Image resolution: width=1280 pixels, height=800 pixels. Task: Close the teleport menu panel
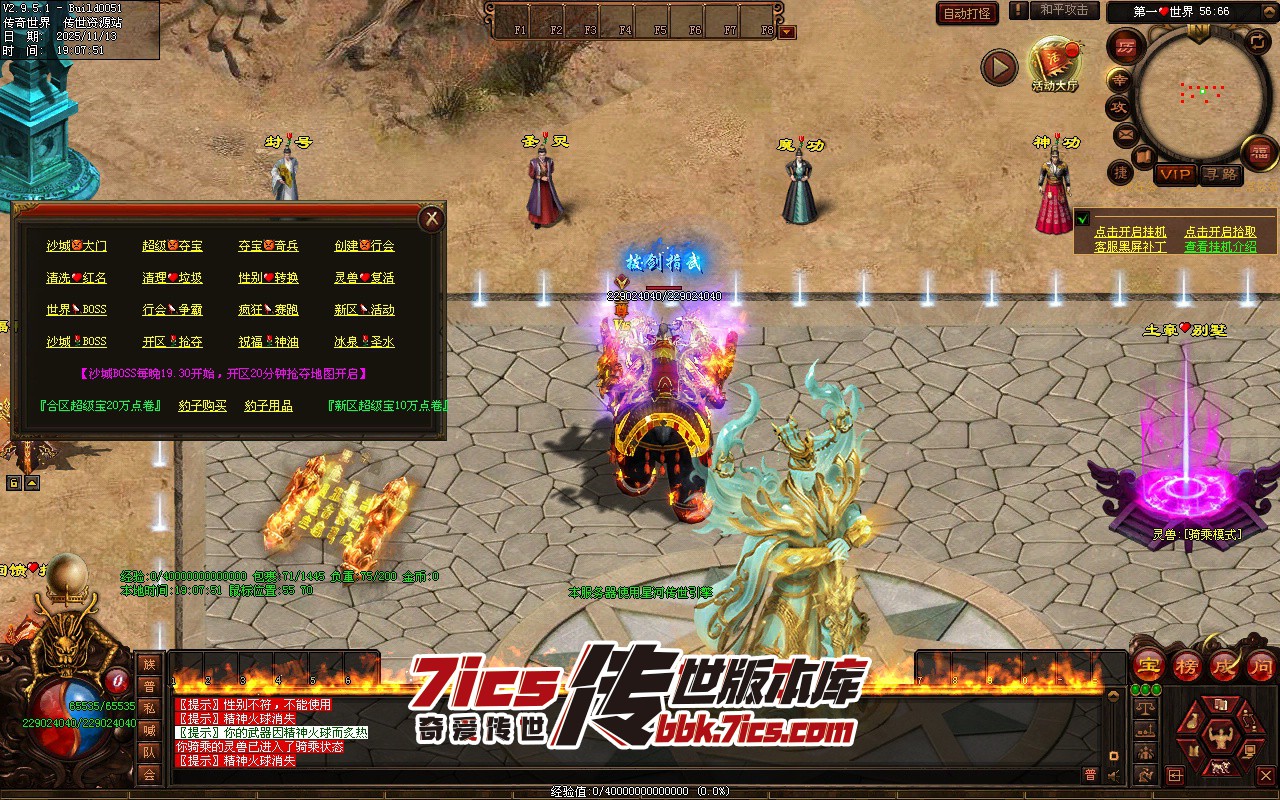click(431, 219)
